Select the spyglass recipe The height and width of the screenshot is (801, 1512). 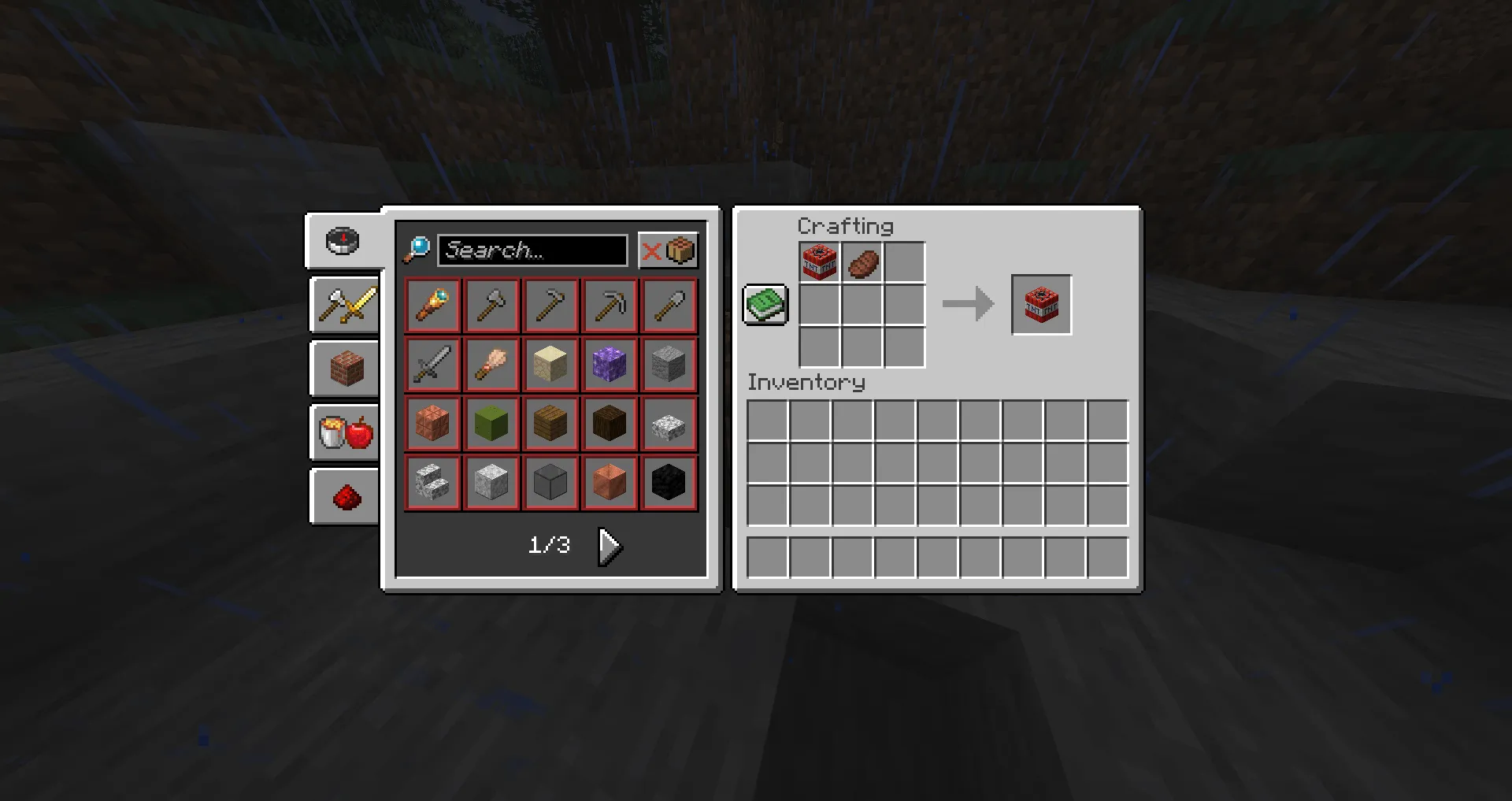pos(432,305)
